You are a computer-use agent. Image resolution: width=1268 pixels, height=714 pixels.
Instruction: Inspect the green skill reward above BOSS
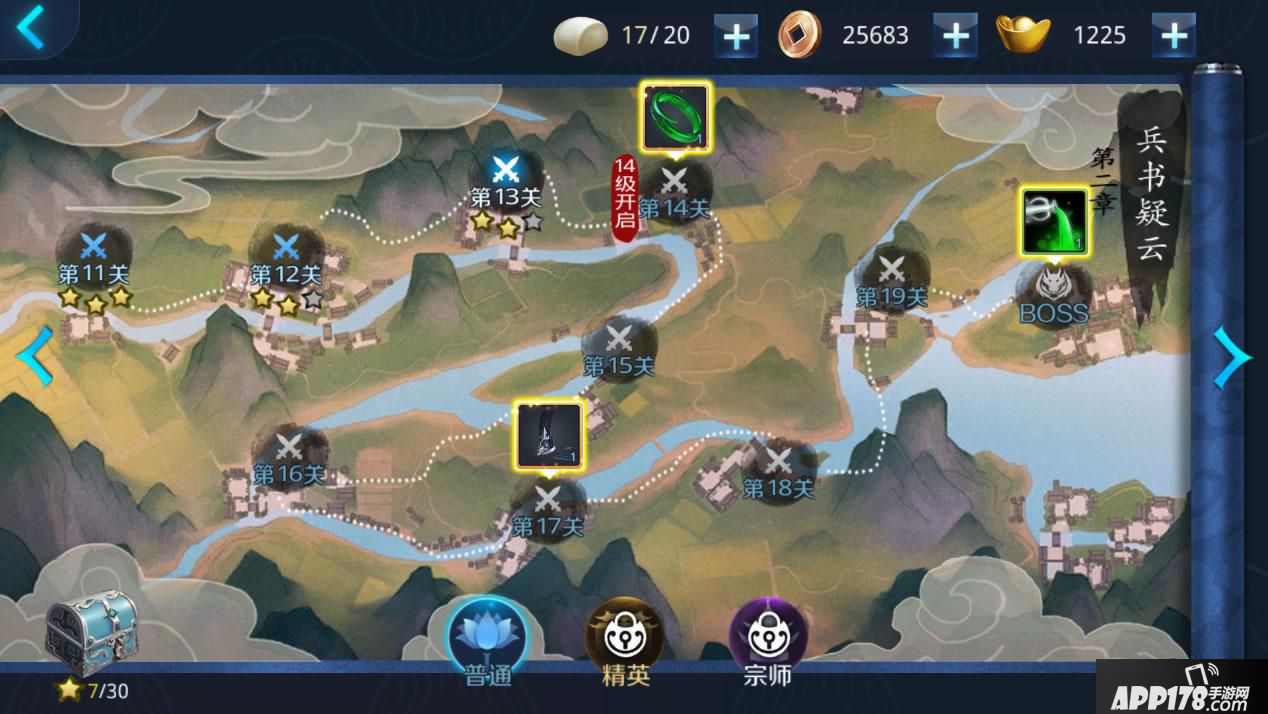point(1054,221)
